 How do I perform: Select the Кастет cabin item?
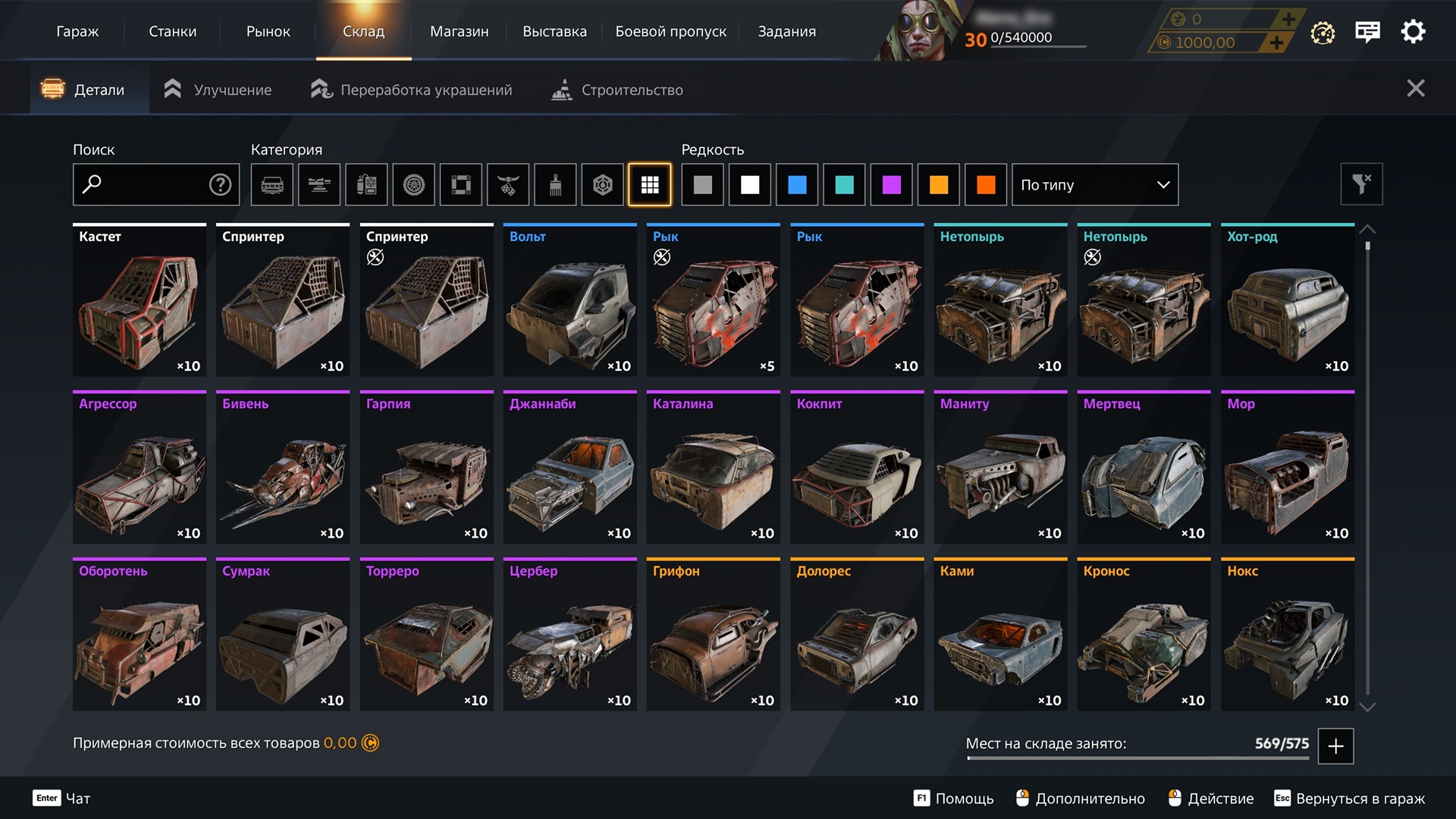tap(140, 300)
